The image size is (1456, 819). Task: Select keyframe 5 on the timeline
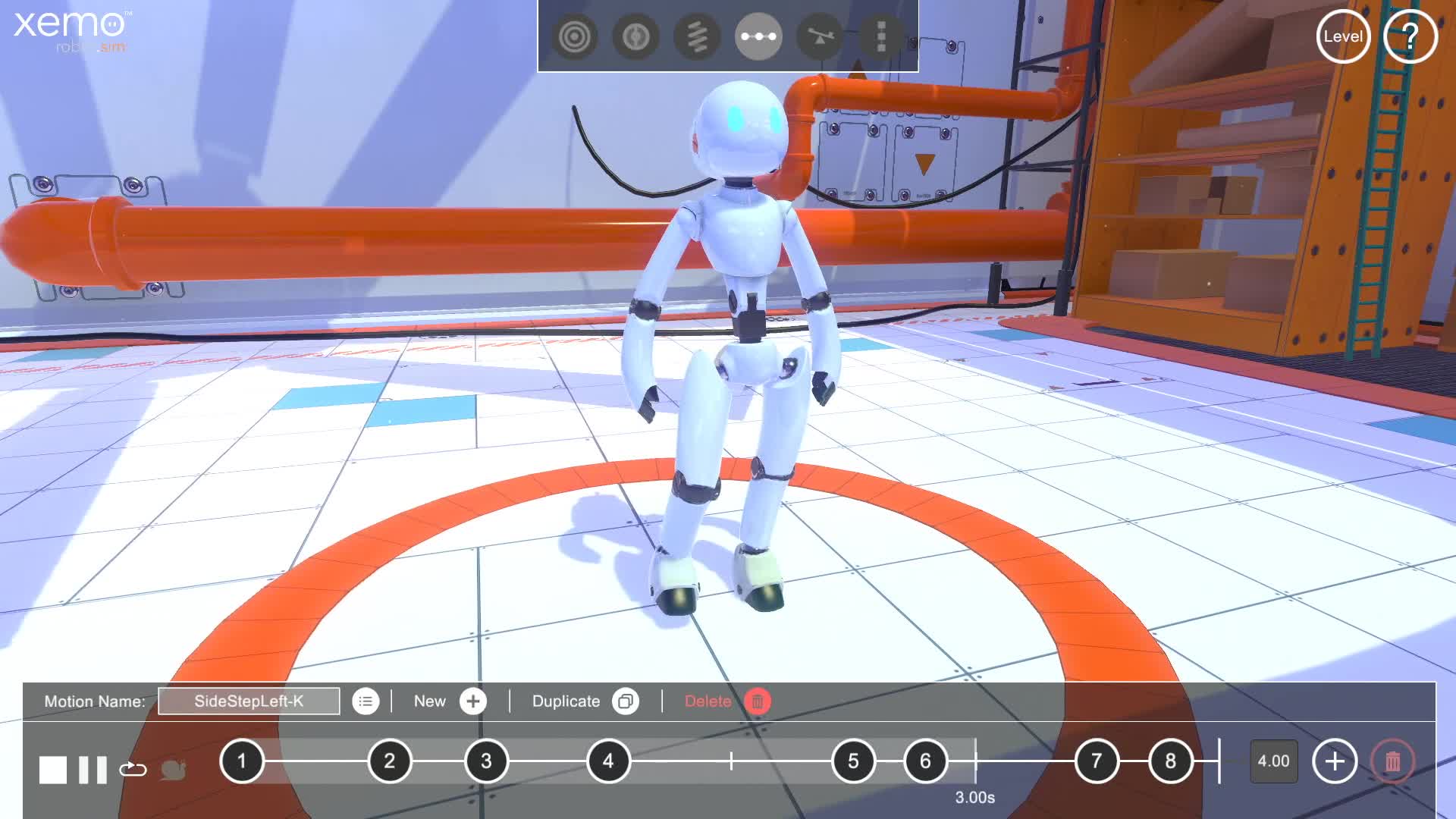(x=854, y=762)
